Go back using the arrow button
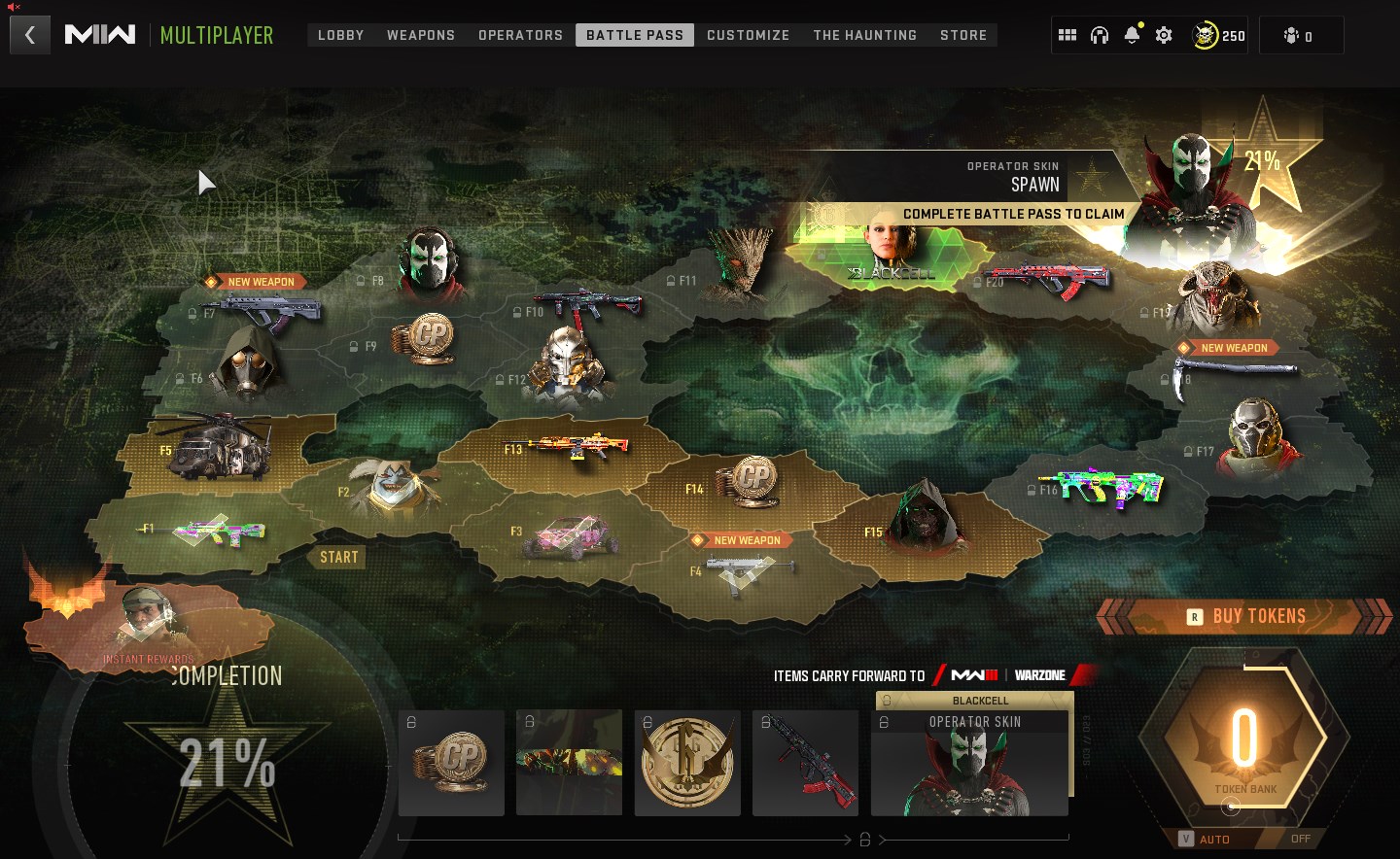Screen dimensions: 1400x859 (30, 35)
